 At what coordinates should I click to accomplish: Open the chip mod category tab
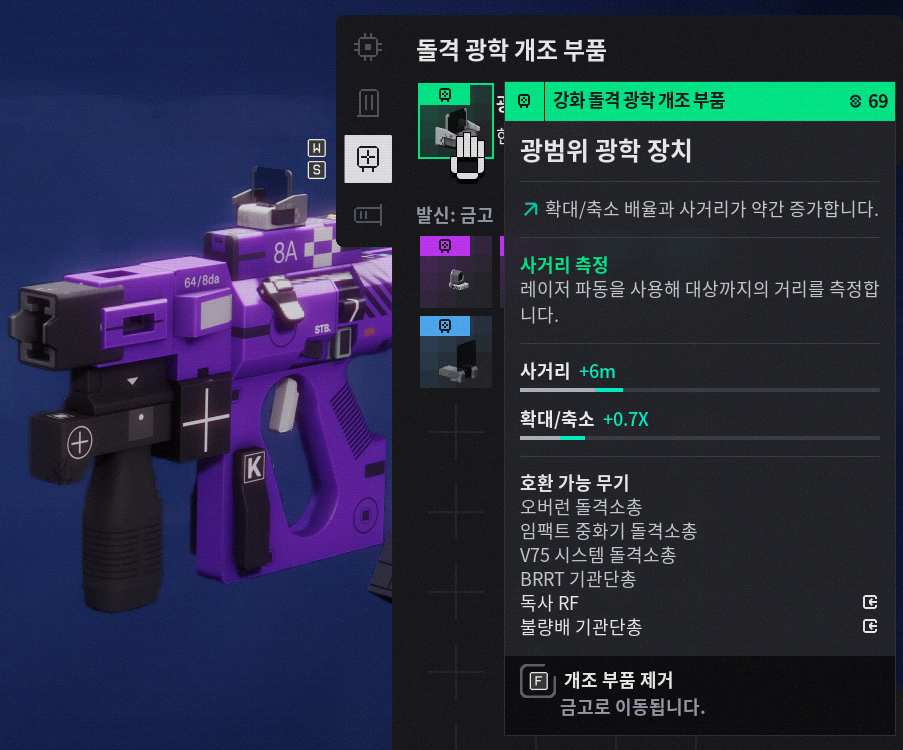coord(368,46)
